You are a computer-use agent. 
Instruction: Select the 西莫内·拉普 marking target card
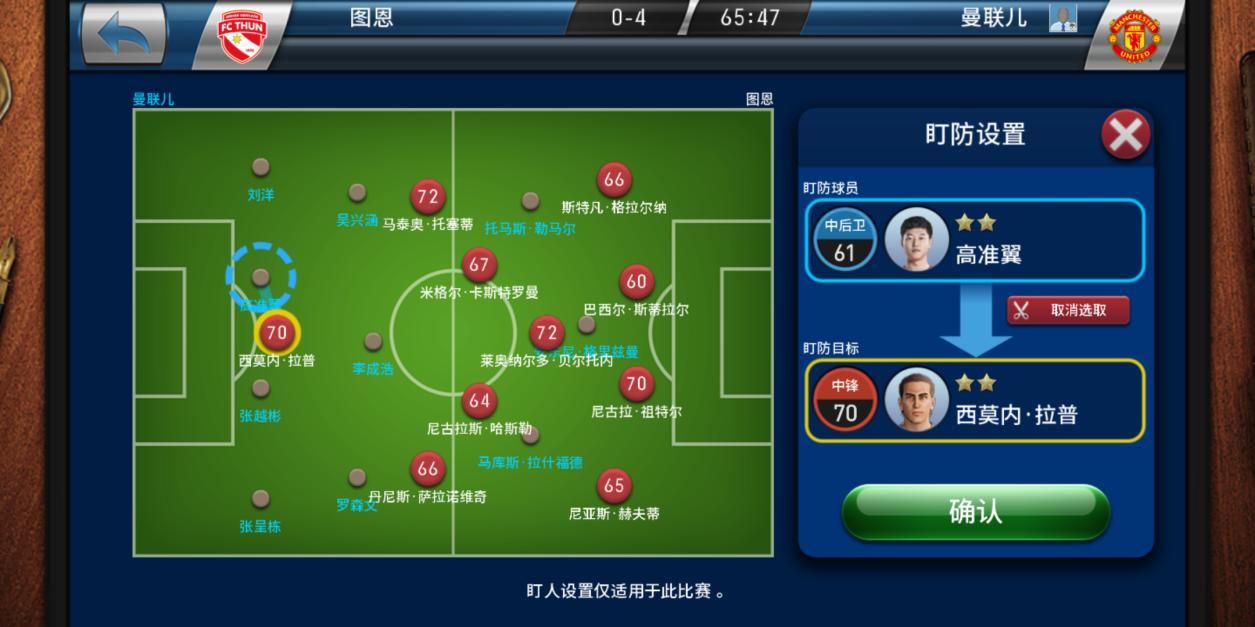click(975, 400)
